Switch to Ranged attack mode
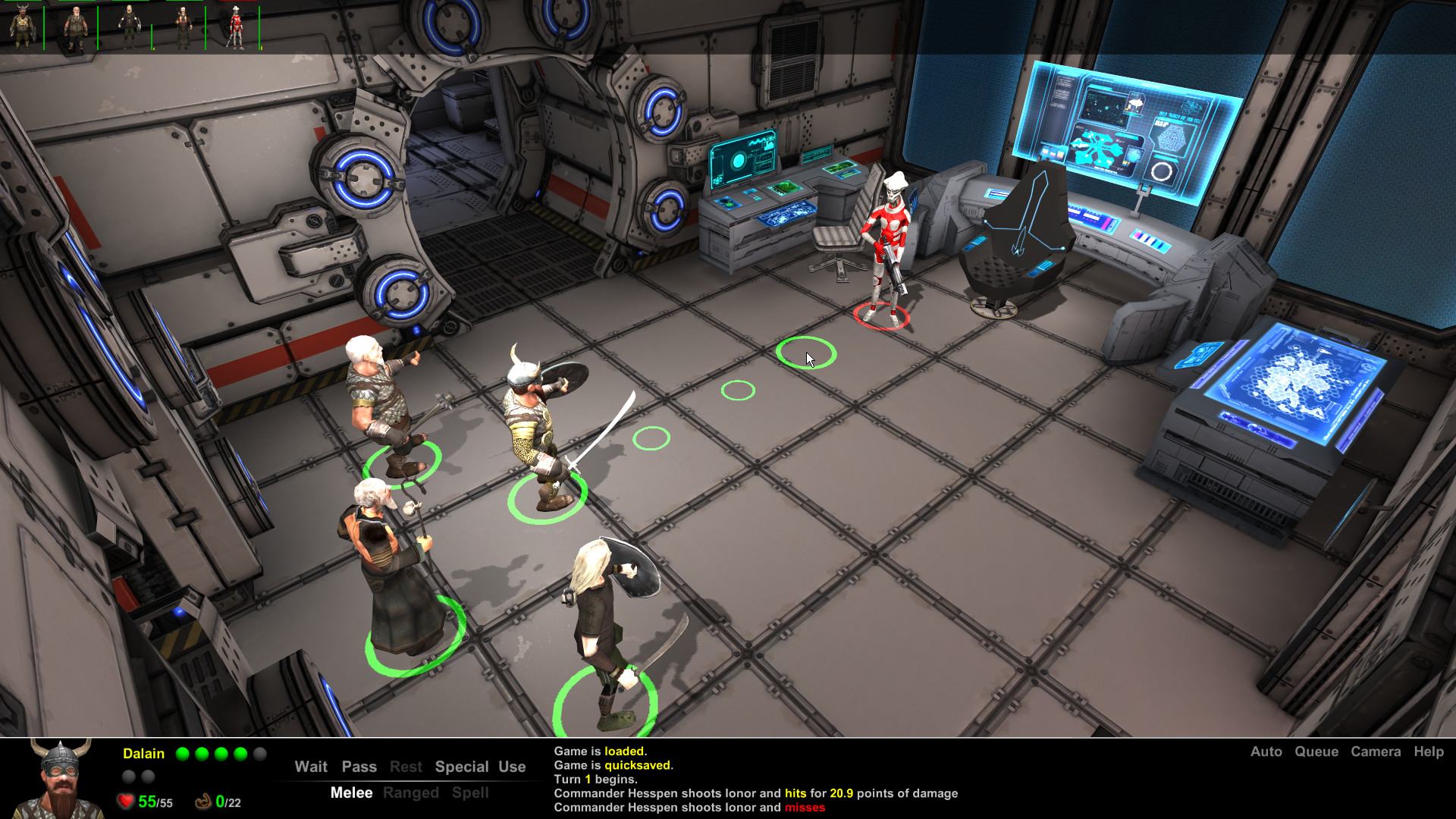Image resolution: width=1456 pixels, height=819 pixels. pyautogui.click(x=410, y=792)
